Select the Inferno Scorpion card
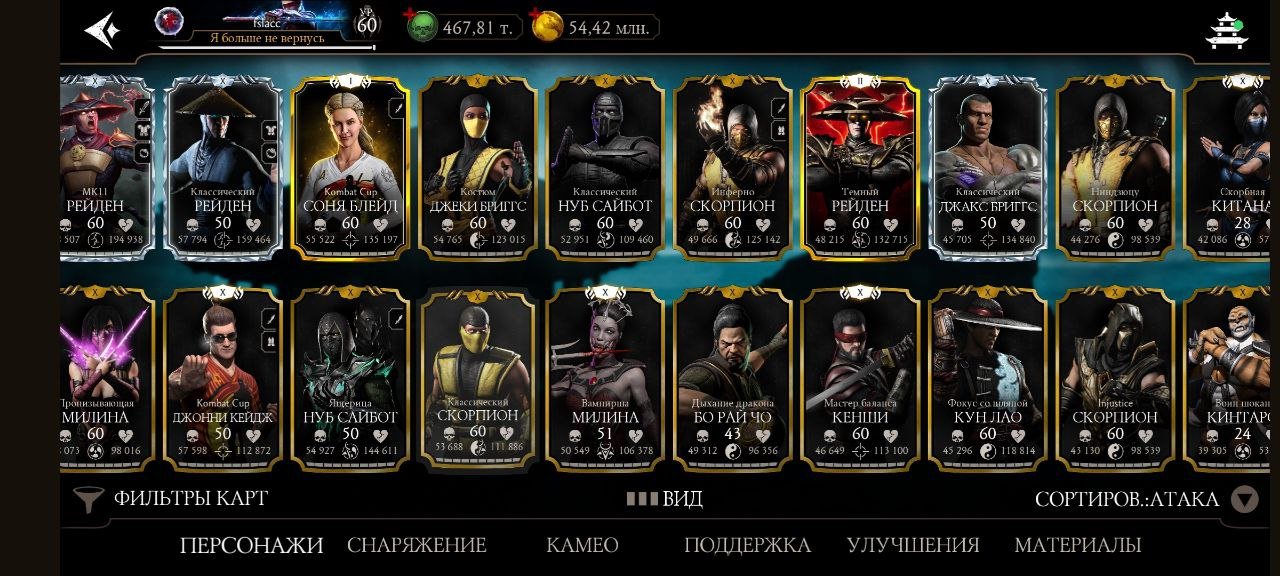The width and height of the screenshot is (1280, 576). point(733,167)
